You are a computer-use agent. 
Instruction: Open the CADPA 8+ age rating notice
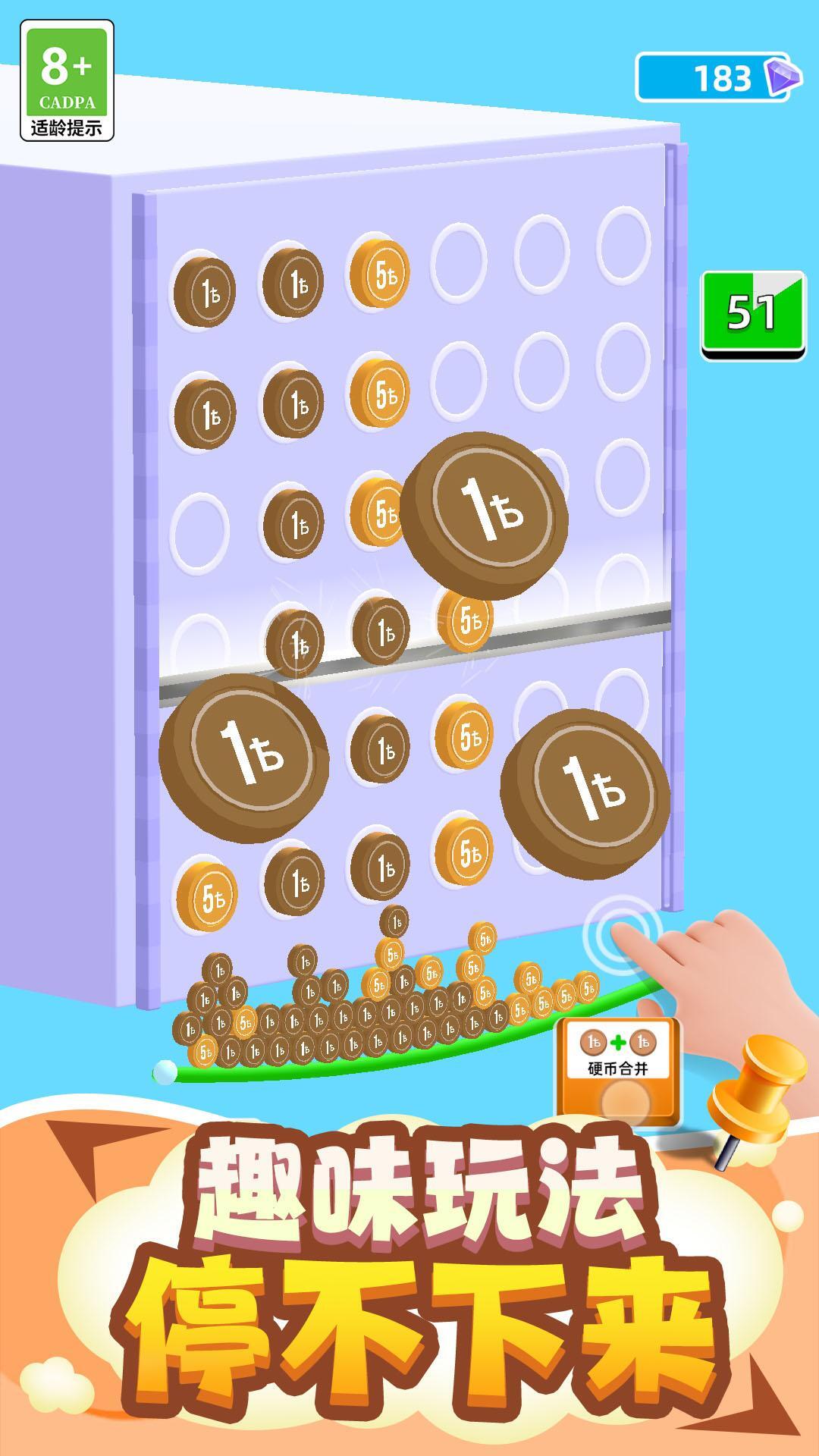[67, 80]
